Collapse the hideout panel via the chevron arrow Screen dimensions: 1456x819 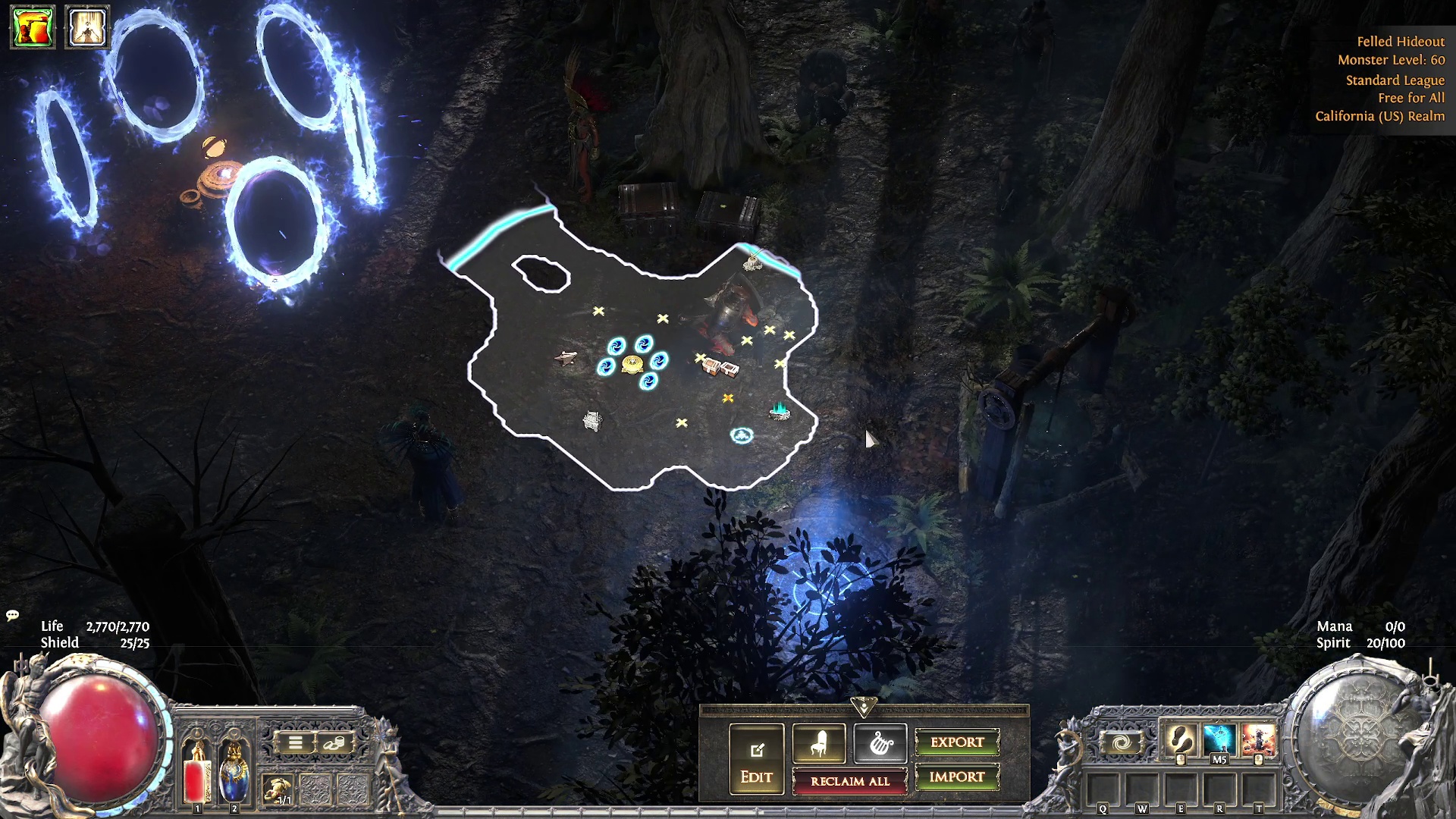(863, 705)
